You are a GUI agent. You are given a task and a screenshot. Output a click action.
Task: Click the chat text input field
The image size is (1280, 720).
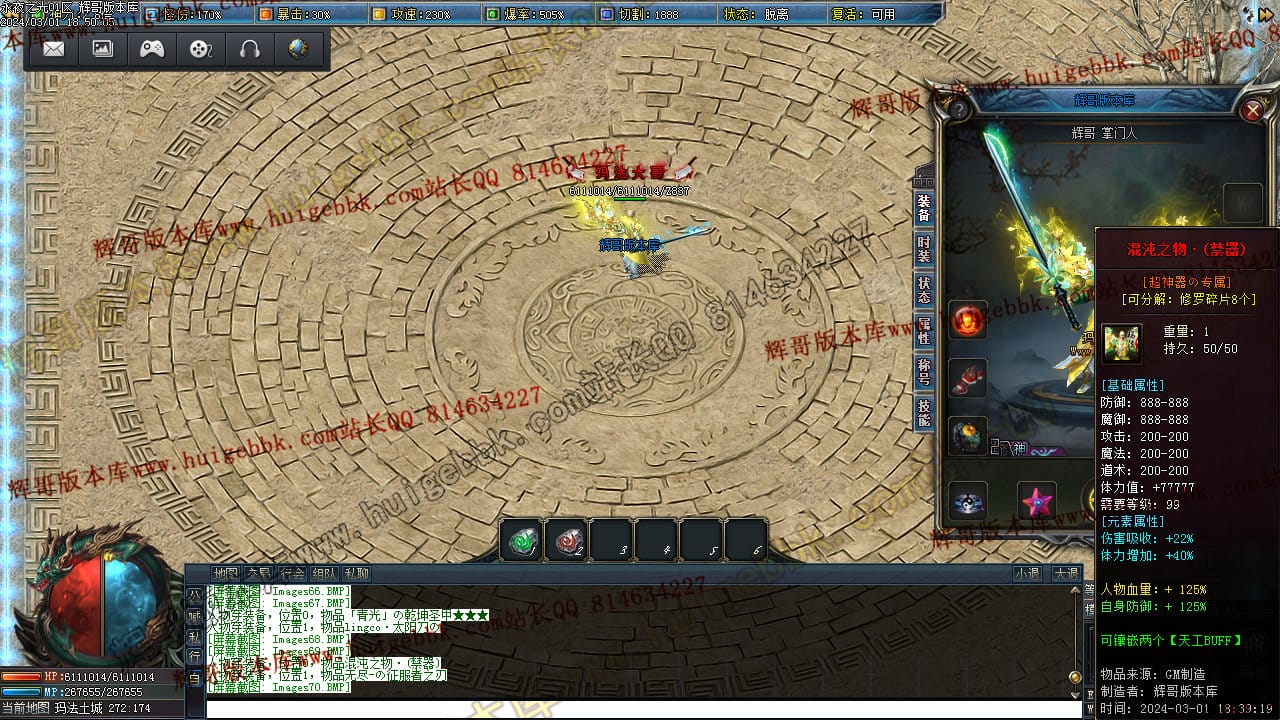[640, 708]
